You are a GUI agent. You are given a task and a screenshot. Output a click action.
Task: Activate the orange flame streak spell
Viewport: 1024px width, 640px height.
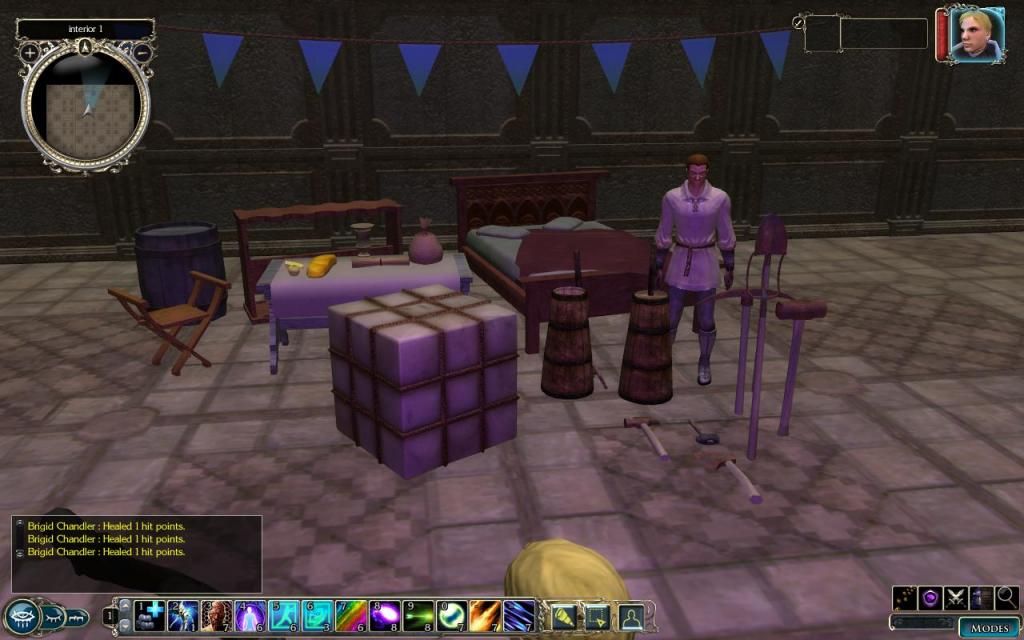point(486,615)
